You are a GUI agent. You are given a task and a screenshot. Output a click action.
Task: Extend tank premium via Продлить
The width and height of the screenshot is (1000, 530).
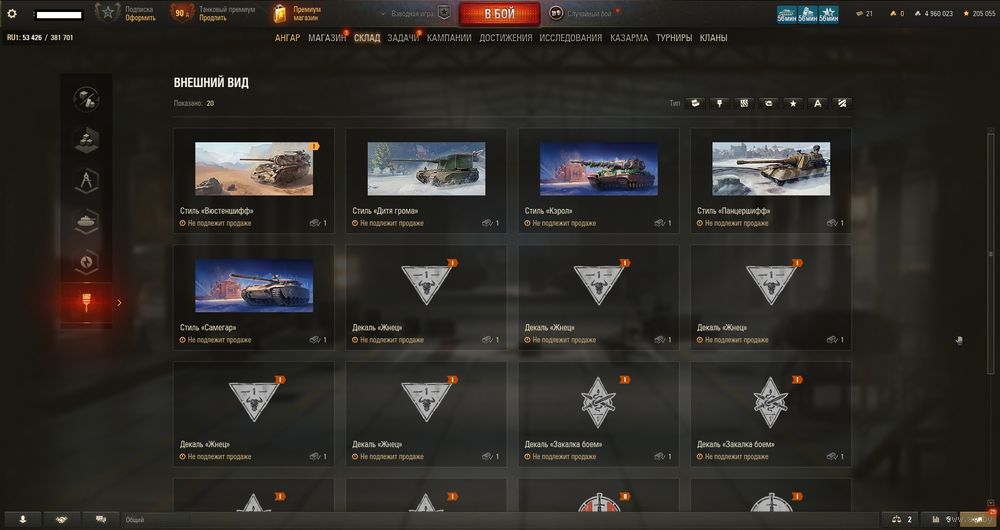coord(213,18)
